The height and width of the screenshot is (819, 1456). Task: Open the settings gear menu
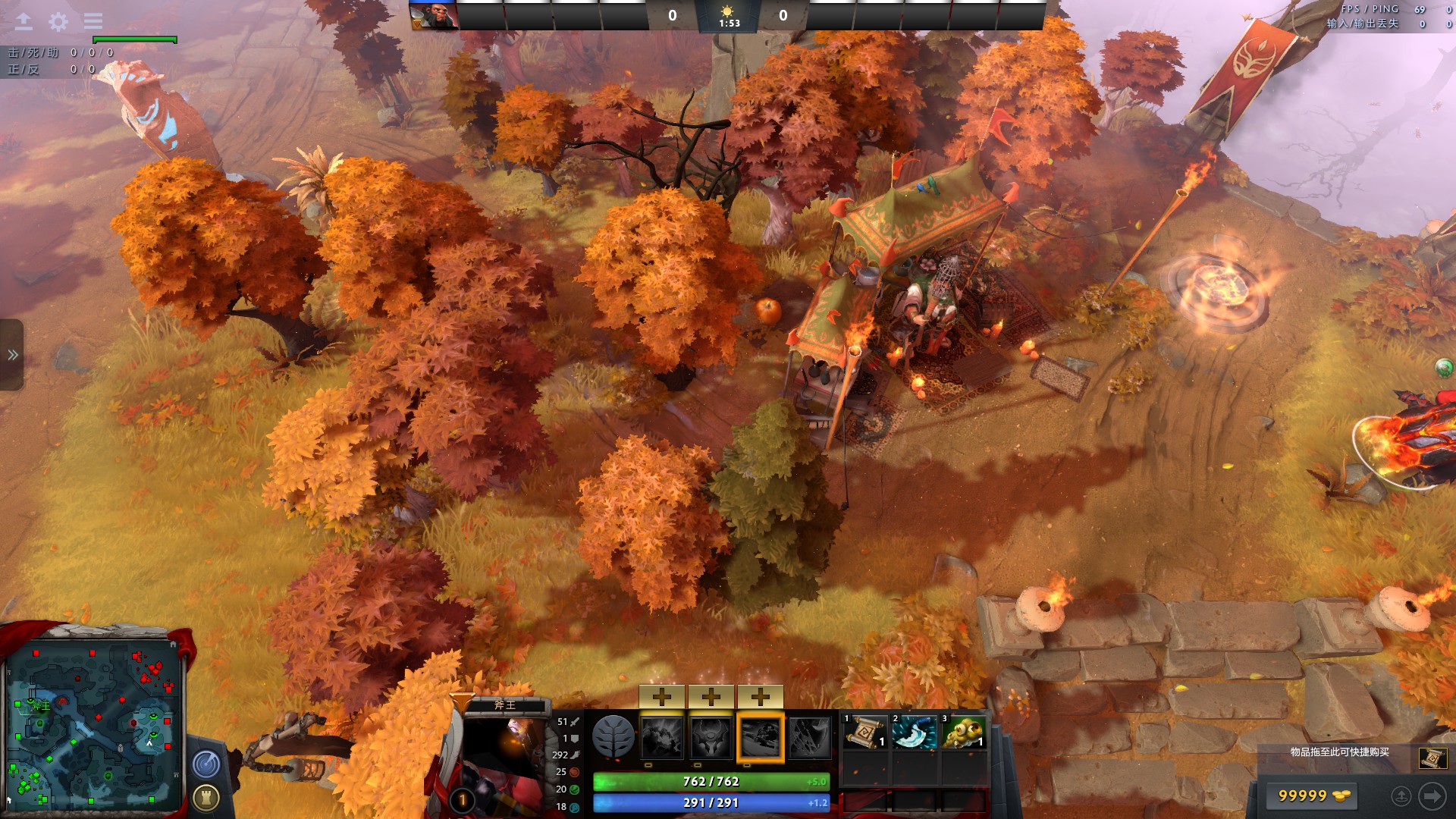pos(58,21)
